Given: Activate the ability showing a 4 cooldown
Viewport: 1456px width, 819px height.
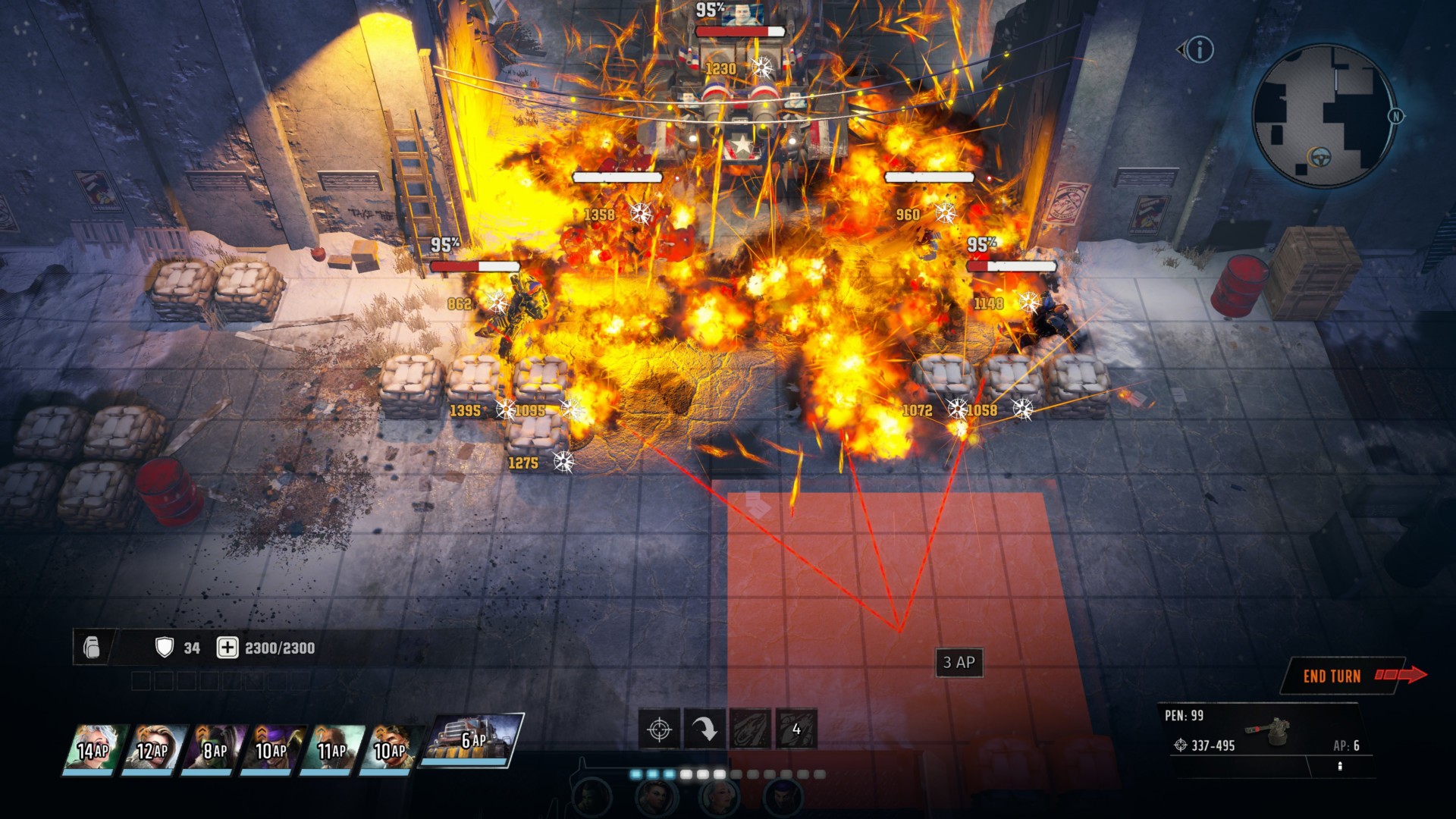Looking at the screenshot, I should click(x=795, y=730).
